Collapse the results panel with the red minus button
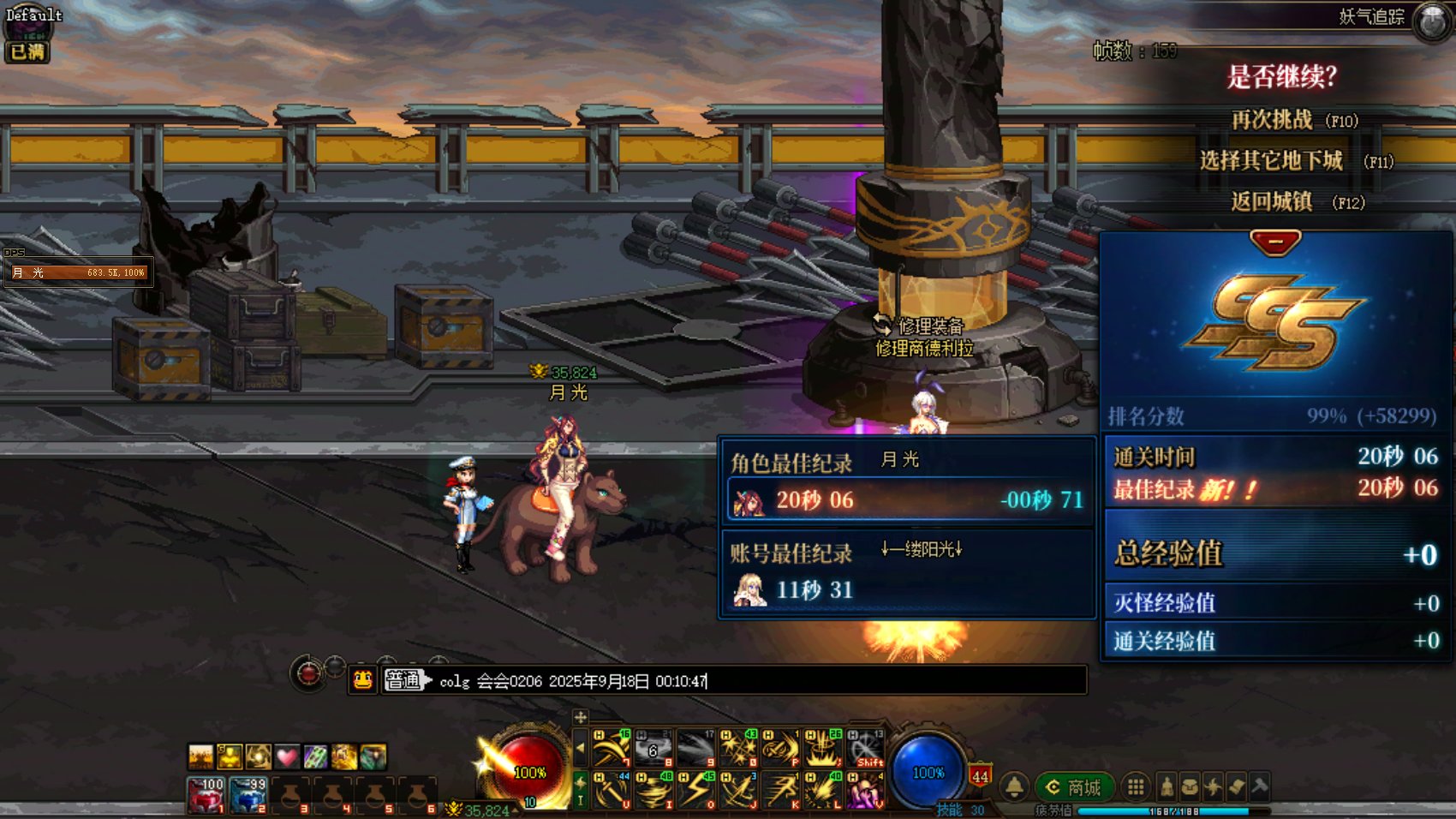Screen dimensions: 1456x819 tap(1275, 242)
